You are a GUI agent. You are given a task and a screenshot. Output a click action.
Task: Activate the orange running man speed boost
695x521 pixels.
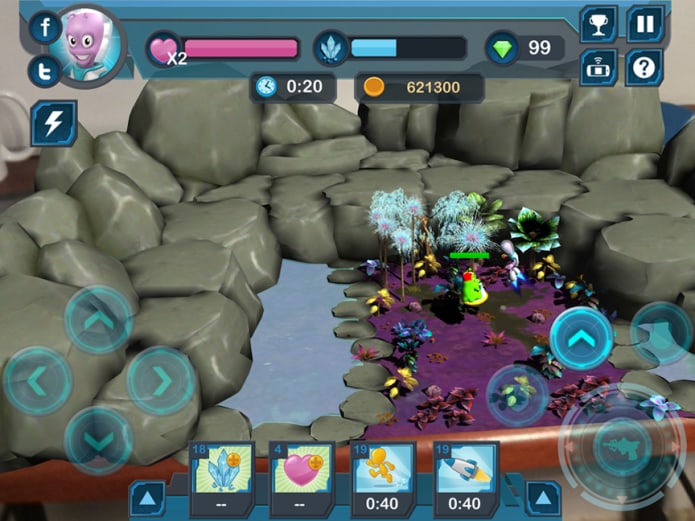(383, 470)
